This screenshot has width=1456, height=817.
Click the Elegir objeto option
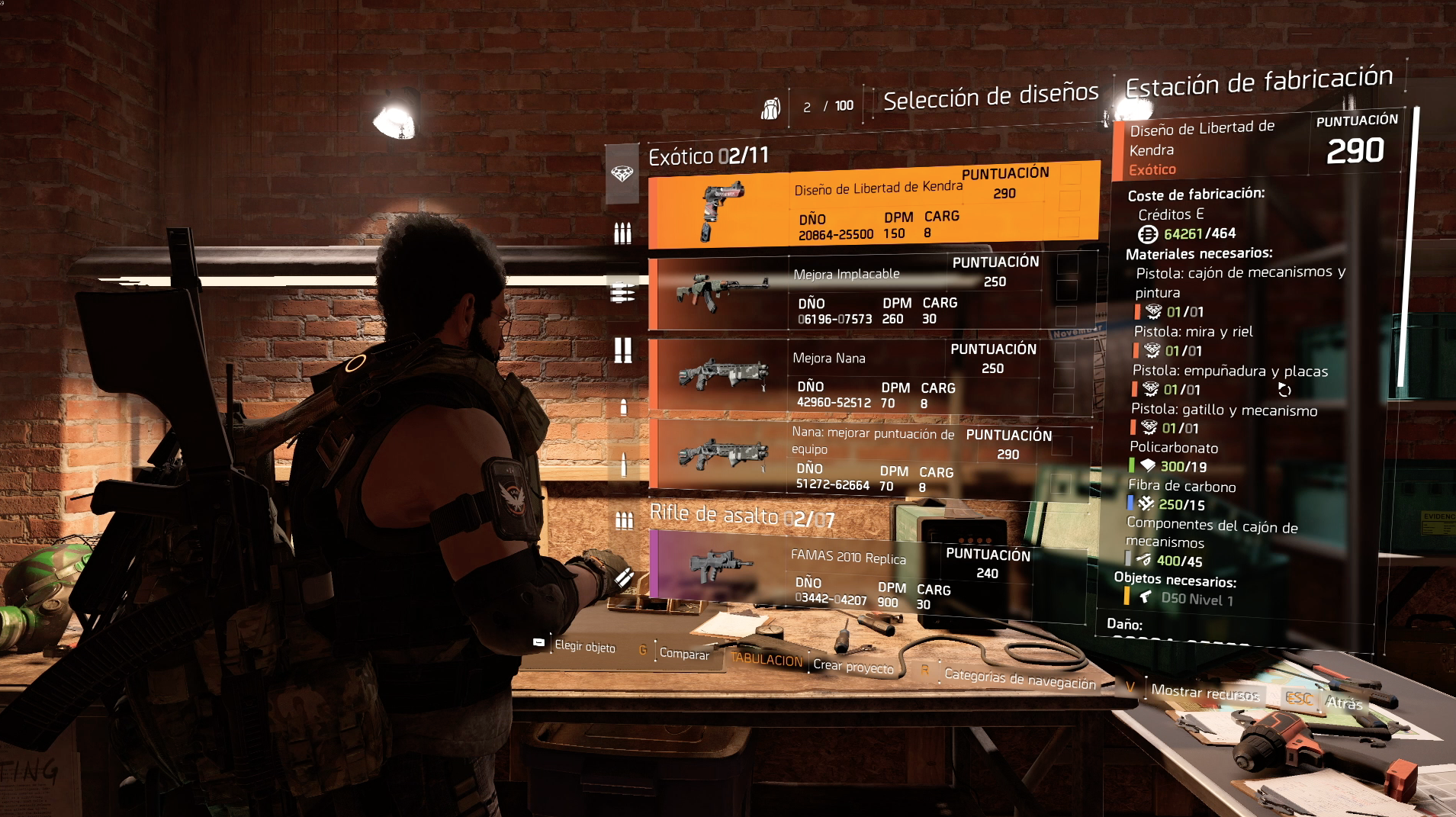584,647
